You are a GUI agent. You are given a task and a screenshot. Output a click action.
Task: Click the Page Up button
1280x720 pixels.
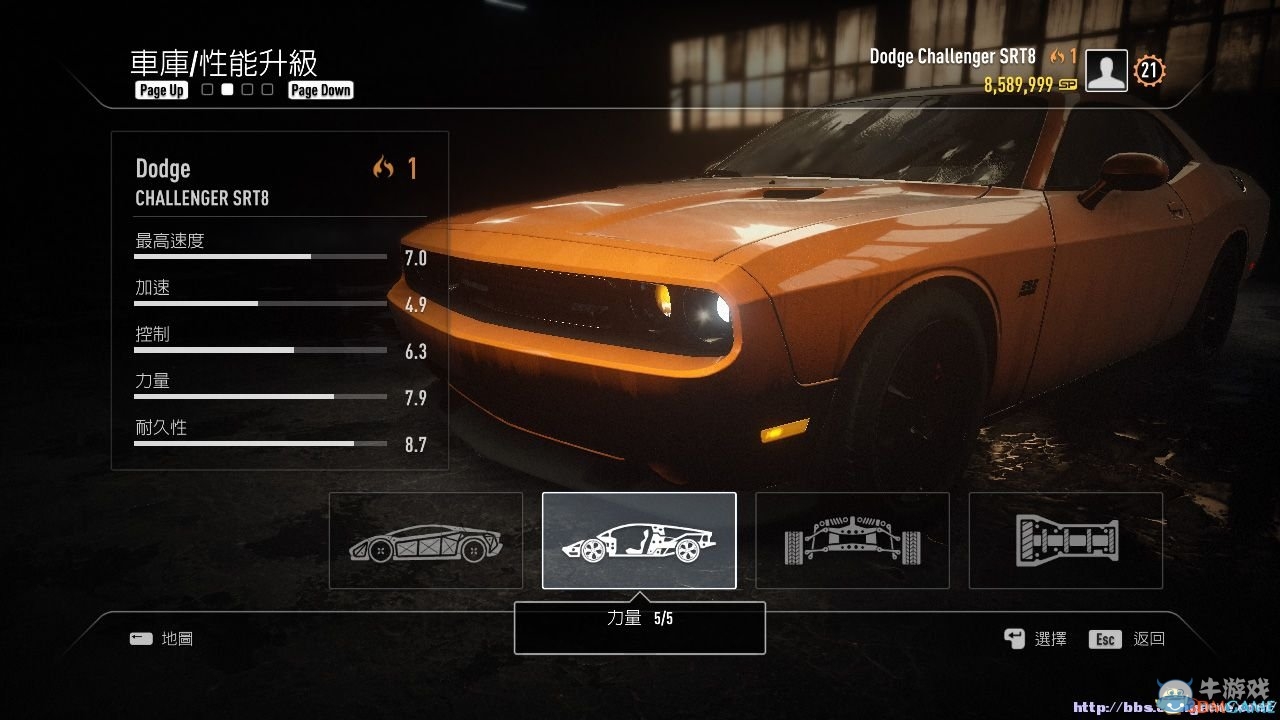[x=160, y=90]
